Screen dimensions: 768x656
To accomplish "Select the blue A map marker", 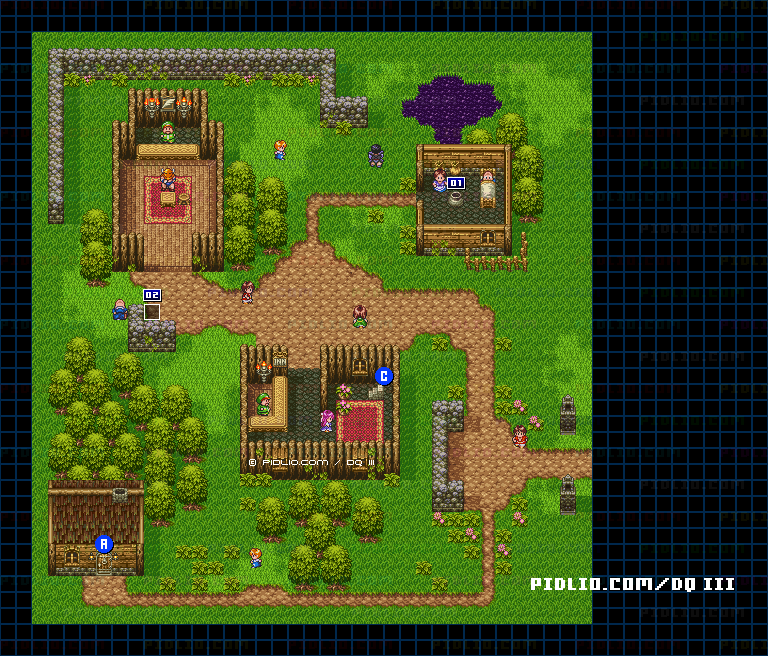I will [104, 544].
